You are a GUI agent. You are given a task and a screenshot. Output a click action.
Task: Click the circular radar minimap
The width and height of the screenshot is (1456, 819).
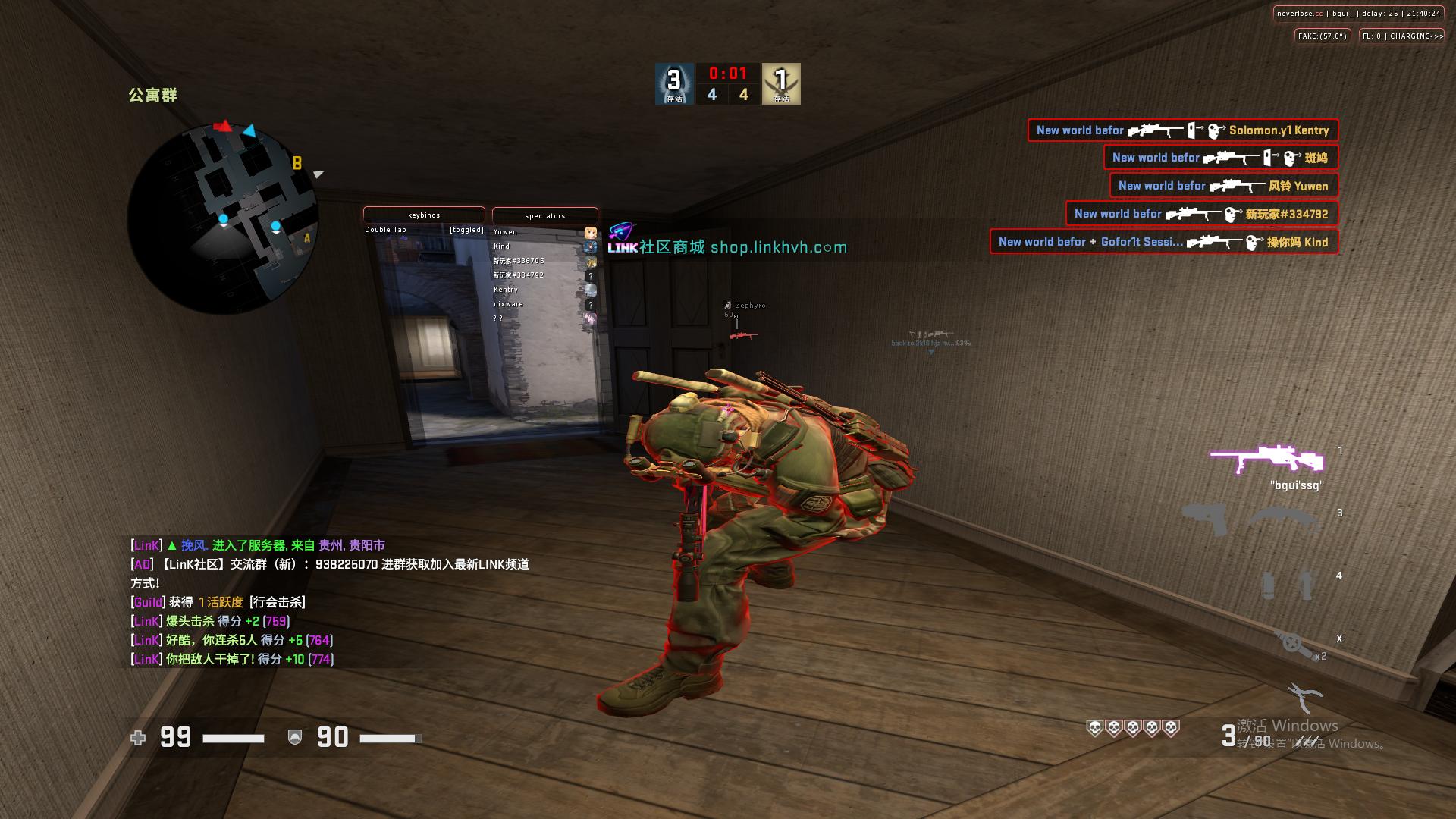pyautogui.click(x=222, y=218)
